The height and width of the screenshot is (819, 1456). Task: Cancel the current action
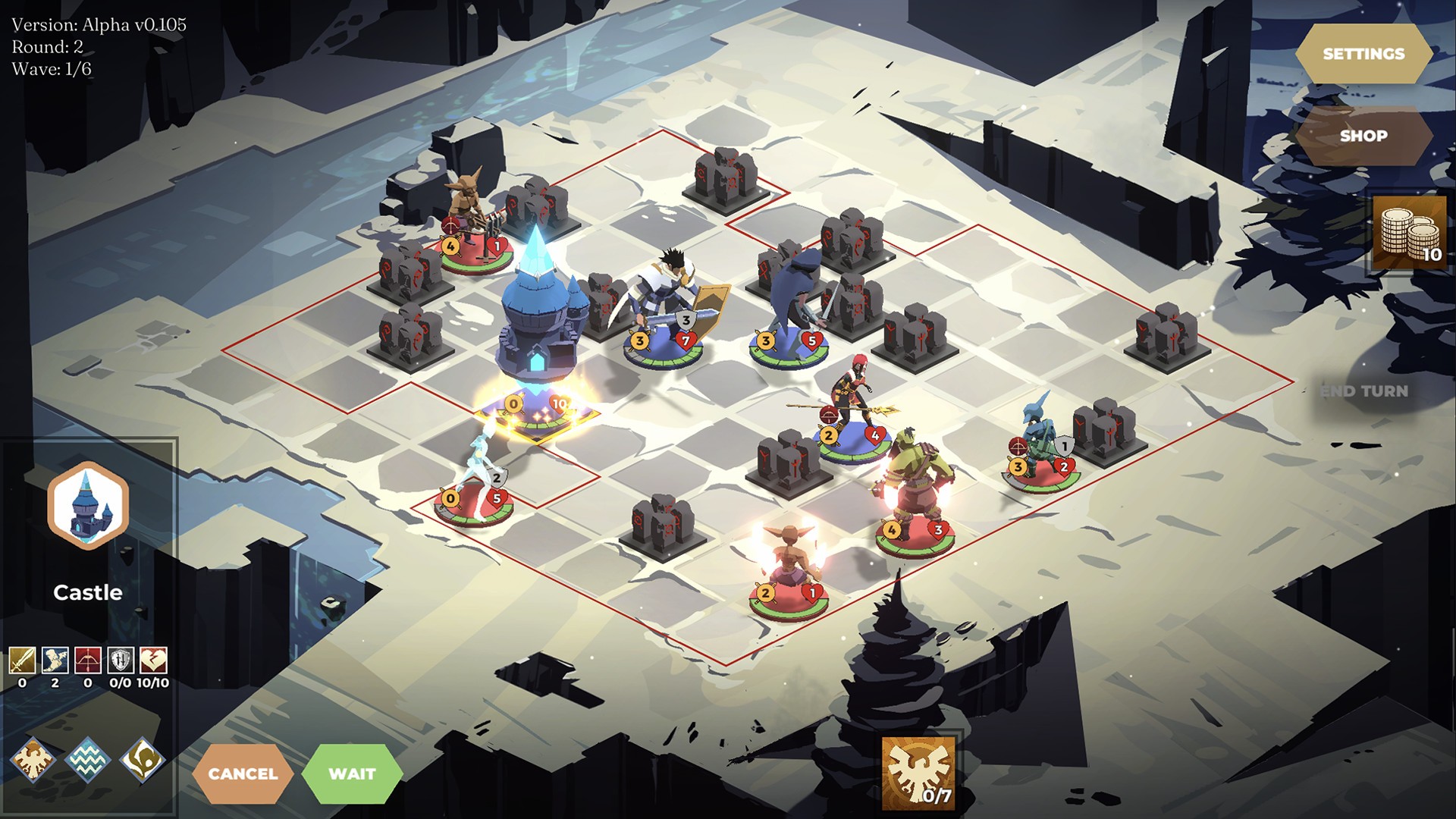pos(243,773)
